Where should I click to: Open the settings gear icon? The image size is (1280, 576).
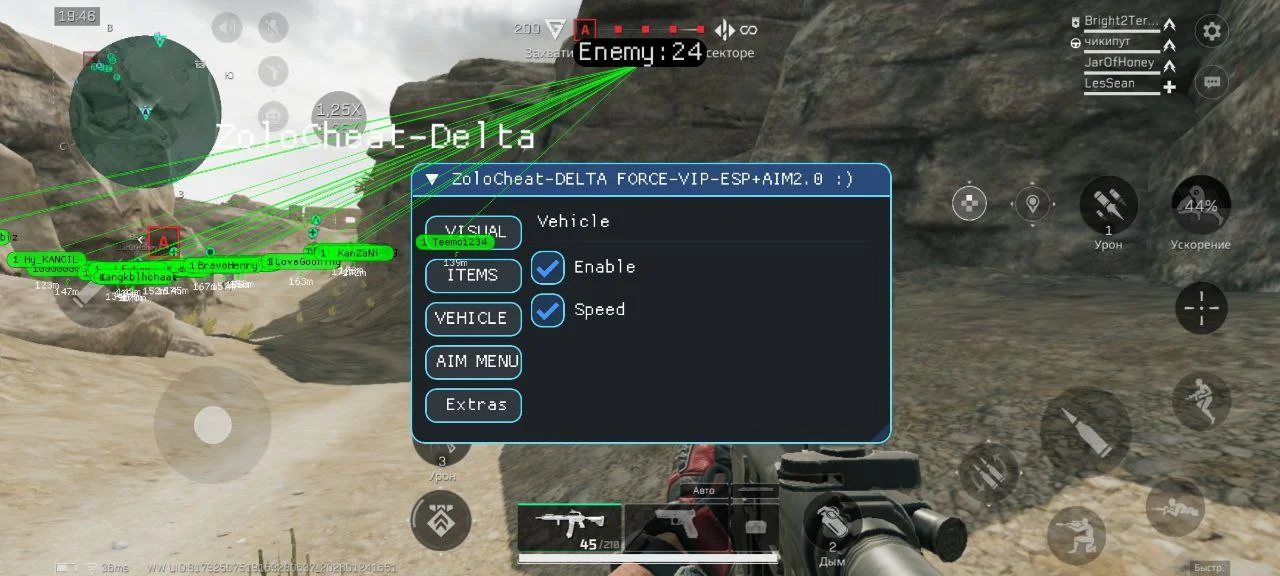tap(1212, 31)
